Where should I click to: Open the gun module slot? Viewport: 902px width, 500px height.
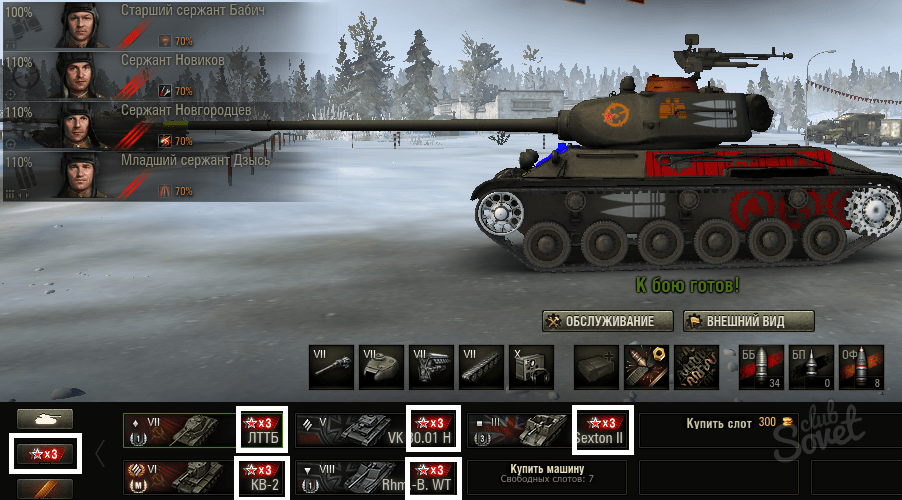331,367
